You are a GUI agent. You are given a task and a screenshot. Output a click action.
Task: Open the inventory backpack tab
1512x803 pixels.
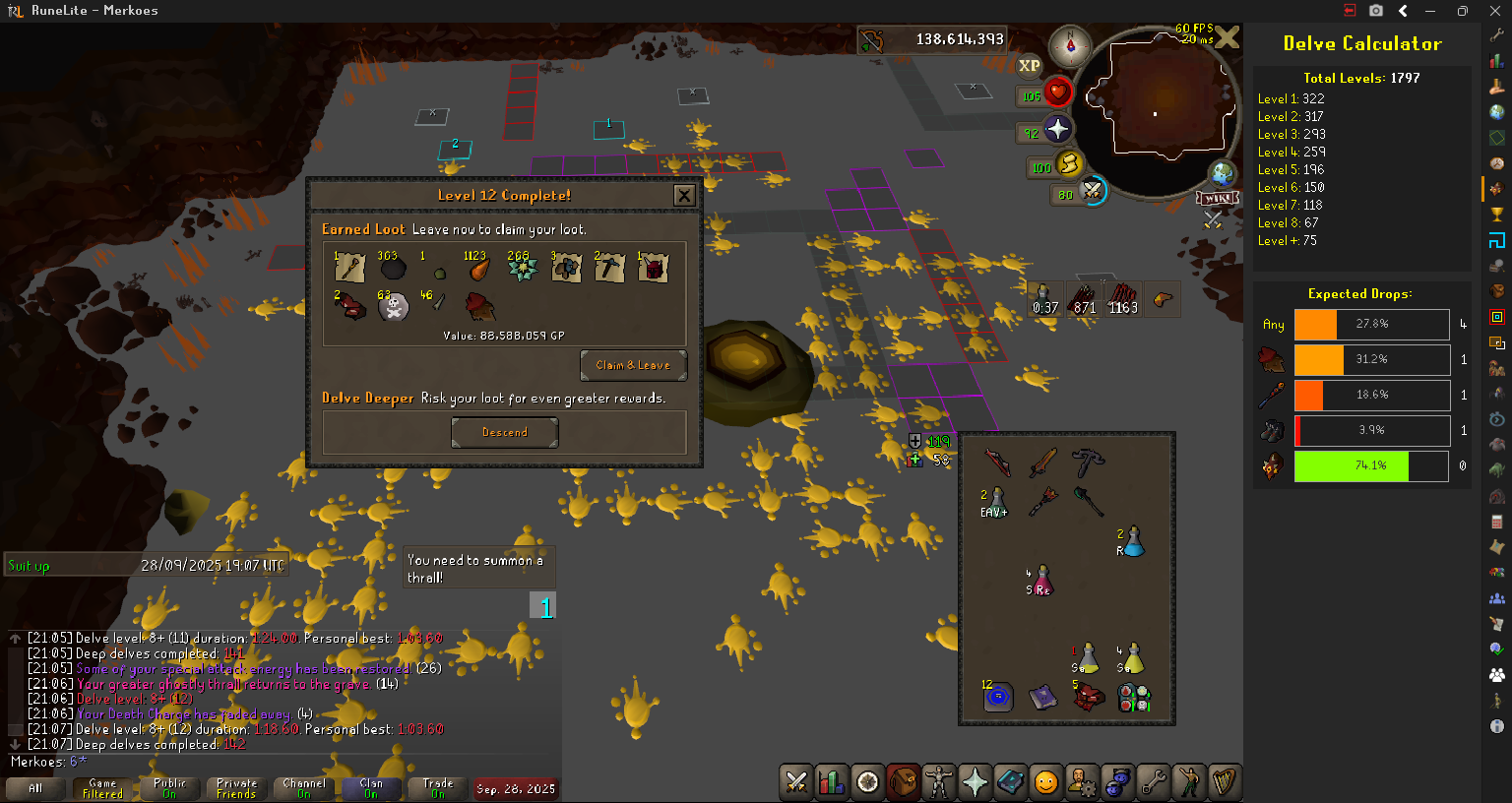pyautogui.click(x=903, y=782)
